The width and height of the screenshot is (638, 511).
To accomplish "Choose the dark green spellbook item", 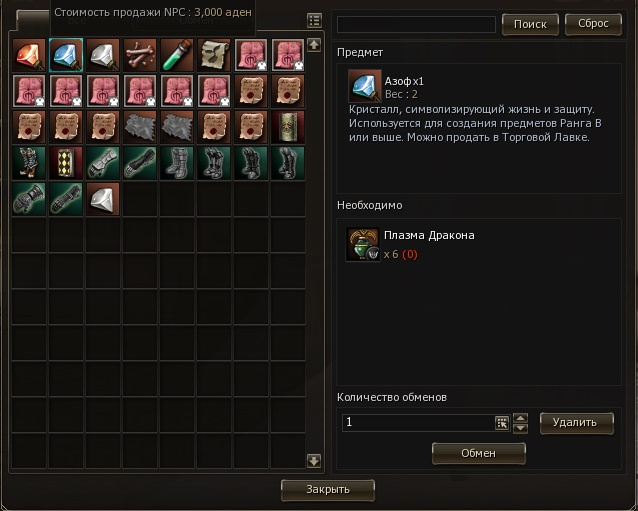I will coord(287,127).
